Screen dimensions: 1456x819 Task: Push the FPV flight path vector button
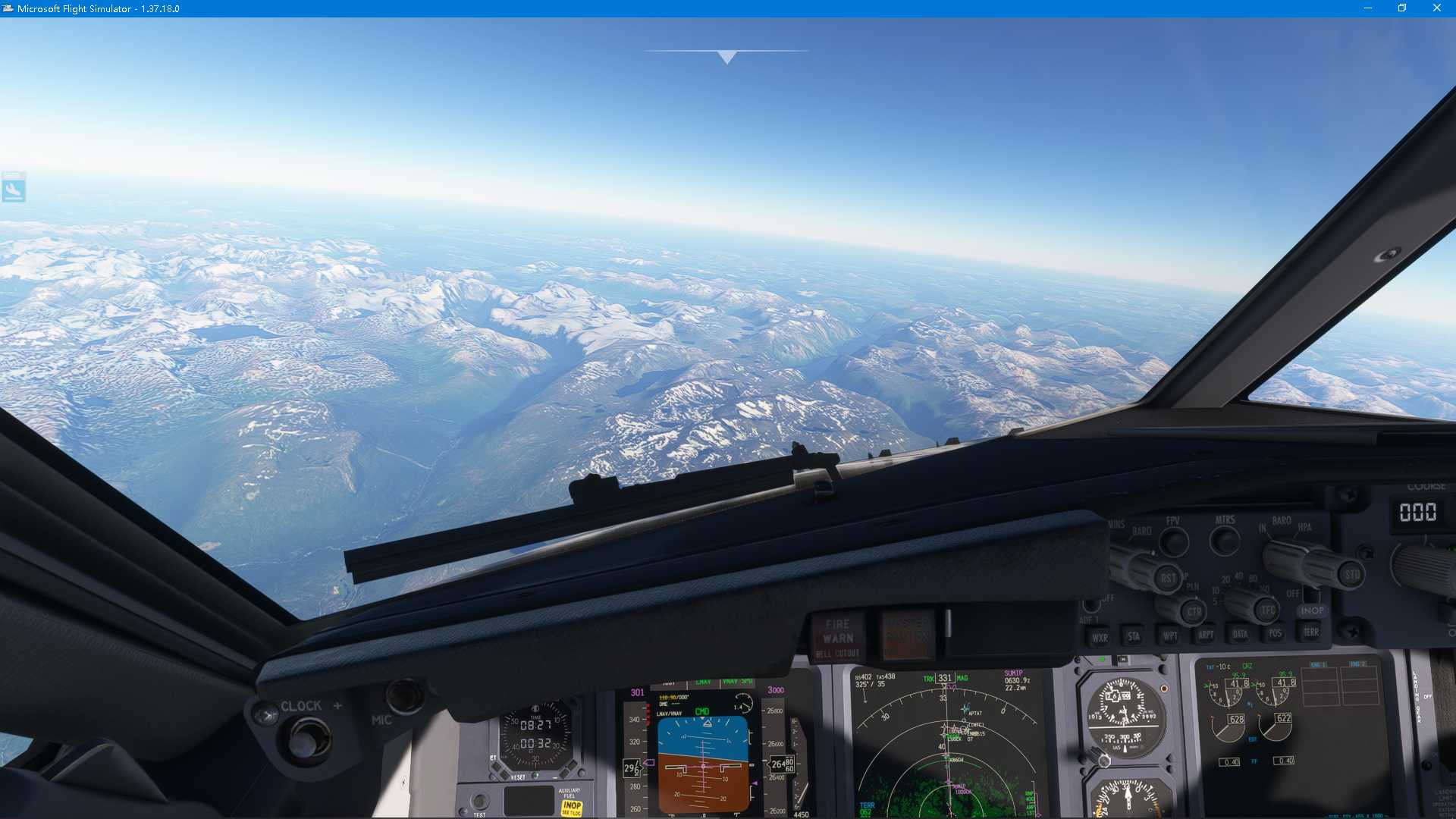(1174, 541)
